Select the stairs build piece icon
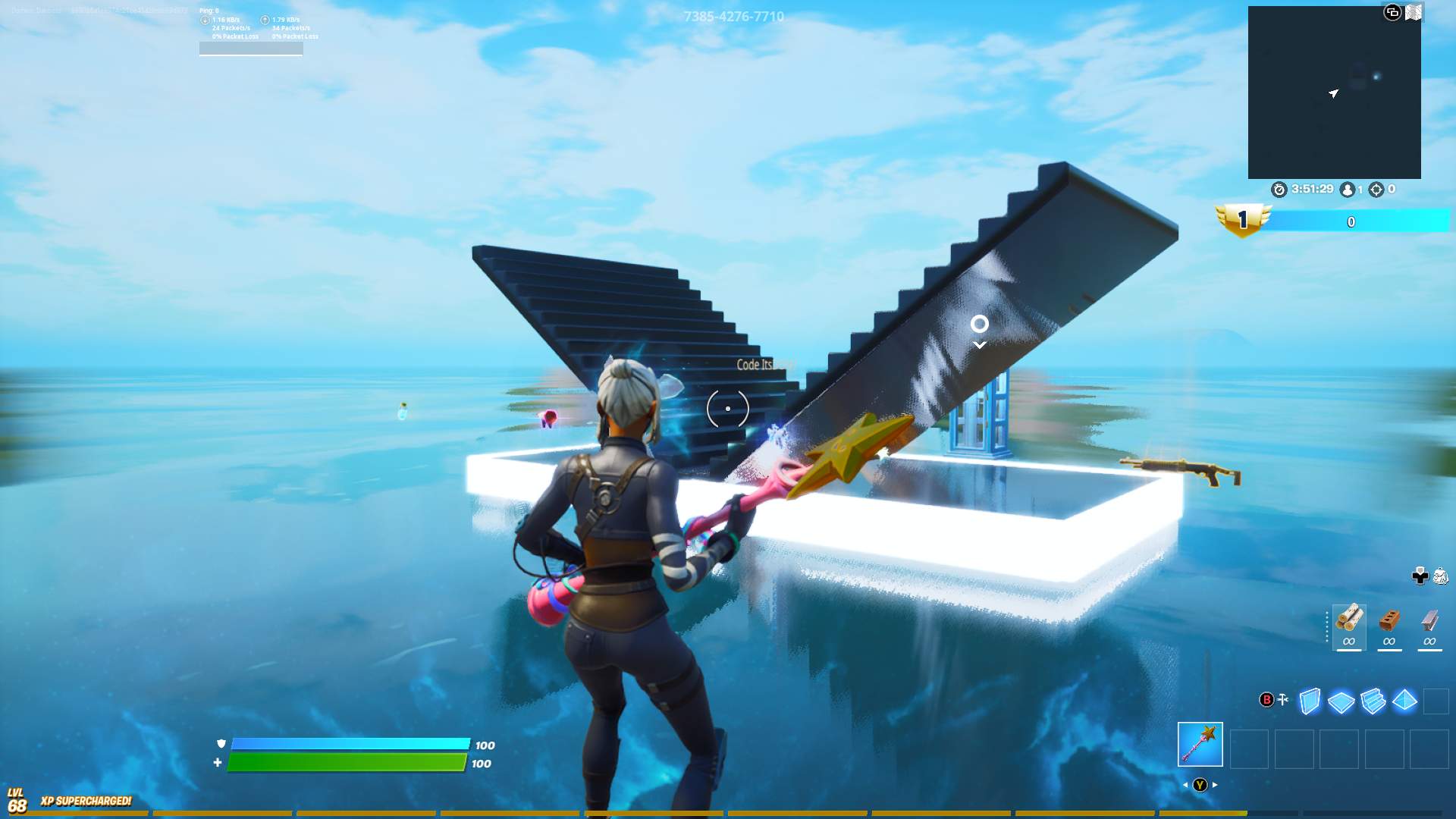The width and height of the screenshot is (1456, 819). point(1373,701)
